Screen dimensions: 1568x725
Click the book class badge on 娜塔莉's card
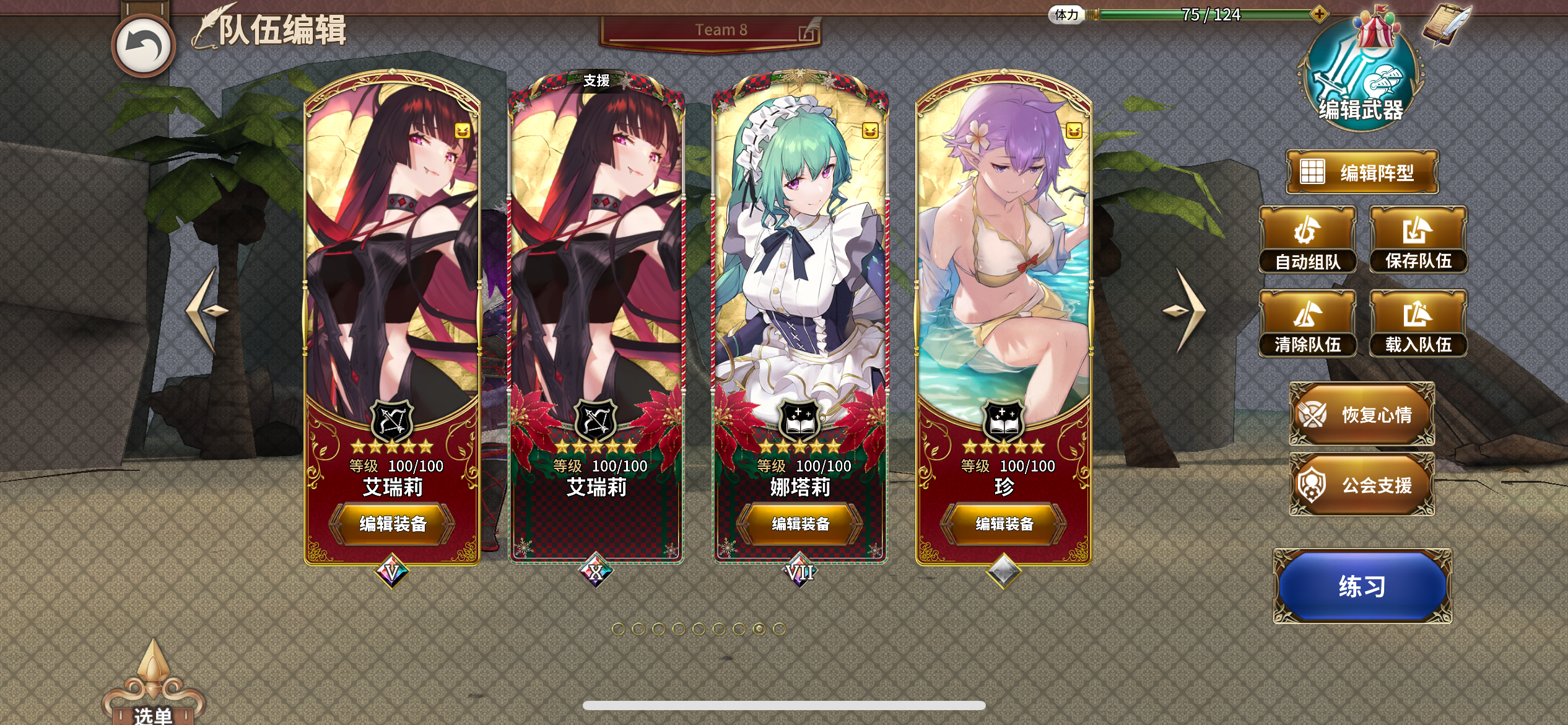(800, 421)
